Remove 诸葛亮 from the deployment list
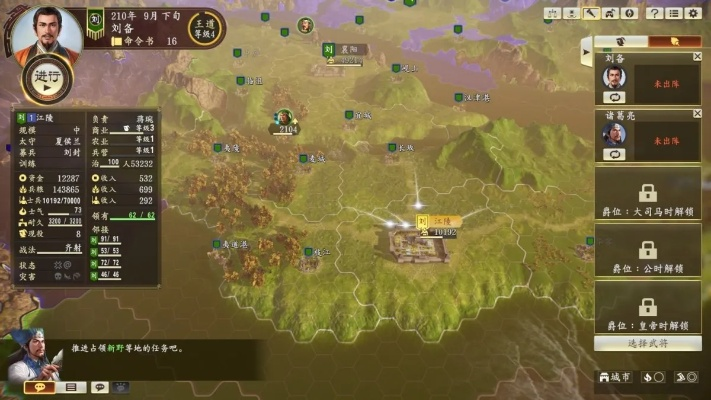Screen dimensions: 711x400 [697, 114]
